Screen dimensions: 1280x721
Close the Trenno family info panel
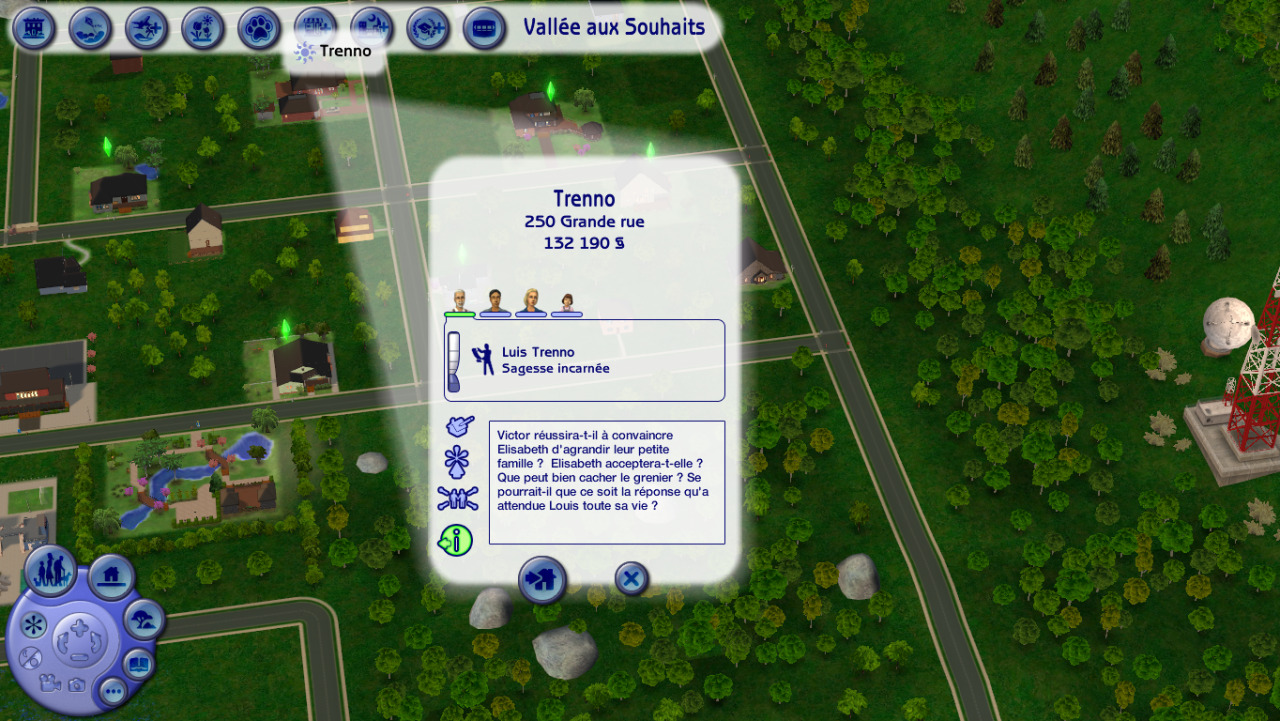(x=631, y=578)
